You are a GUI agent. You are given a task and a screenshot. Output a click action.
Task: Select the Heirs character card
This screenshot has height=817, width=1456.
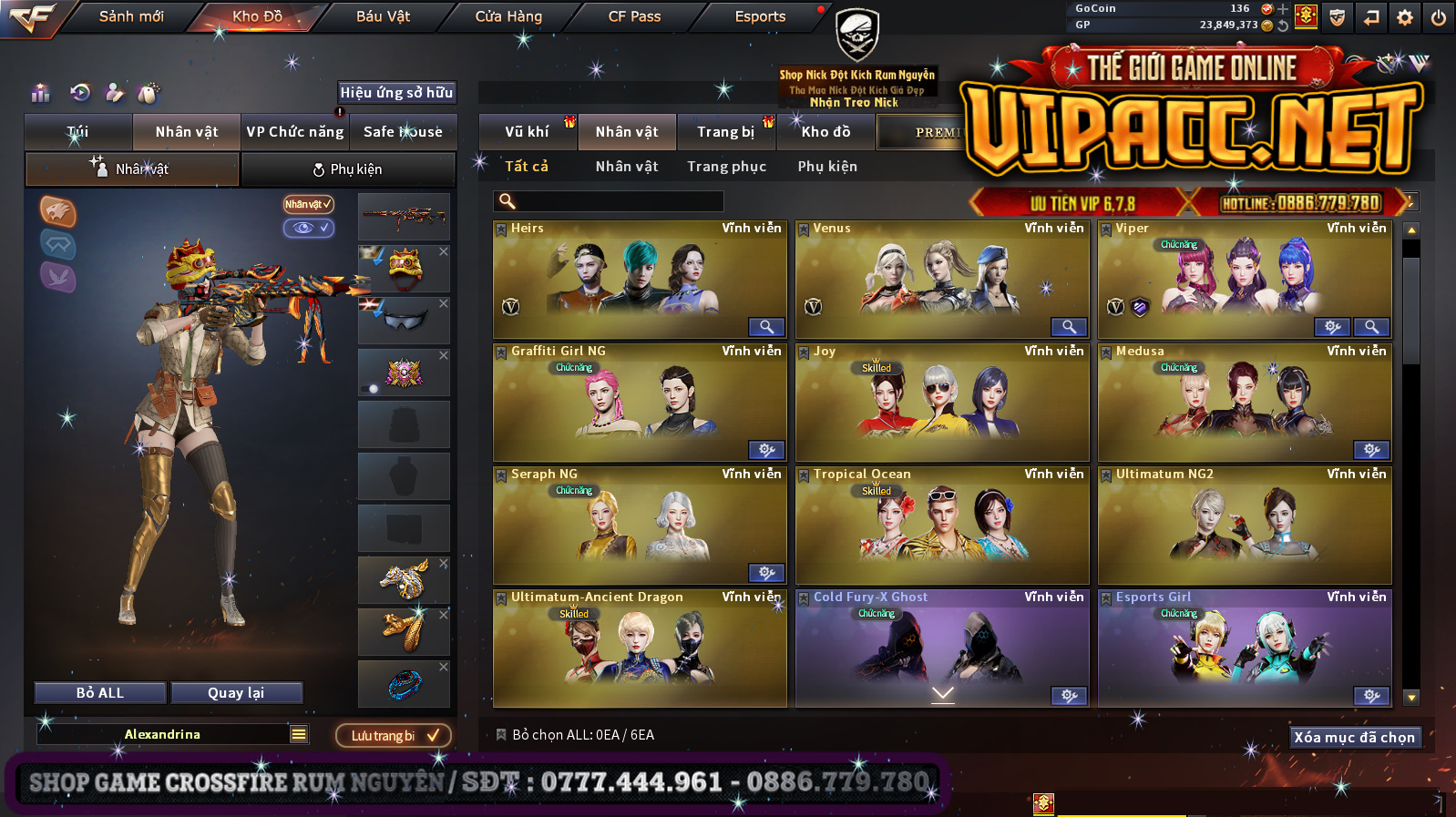click(640, 279)
